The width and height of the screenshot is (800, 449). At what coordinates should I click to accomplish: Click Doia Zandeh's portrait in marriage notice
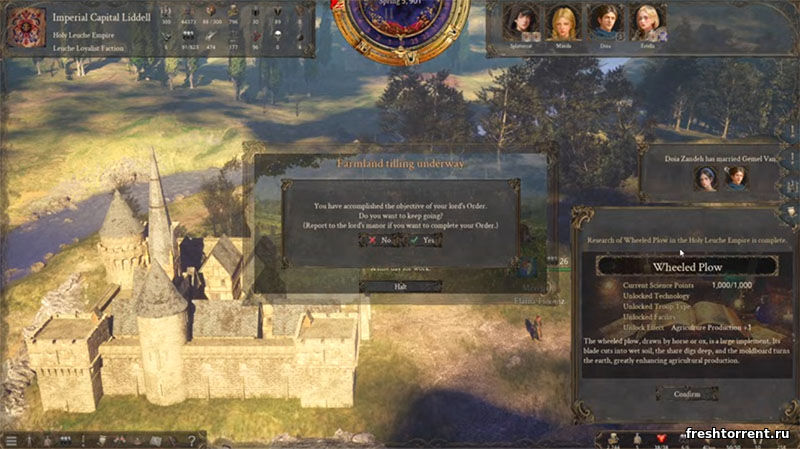tap(708, 177)
